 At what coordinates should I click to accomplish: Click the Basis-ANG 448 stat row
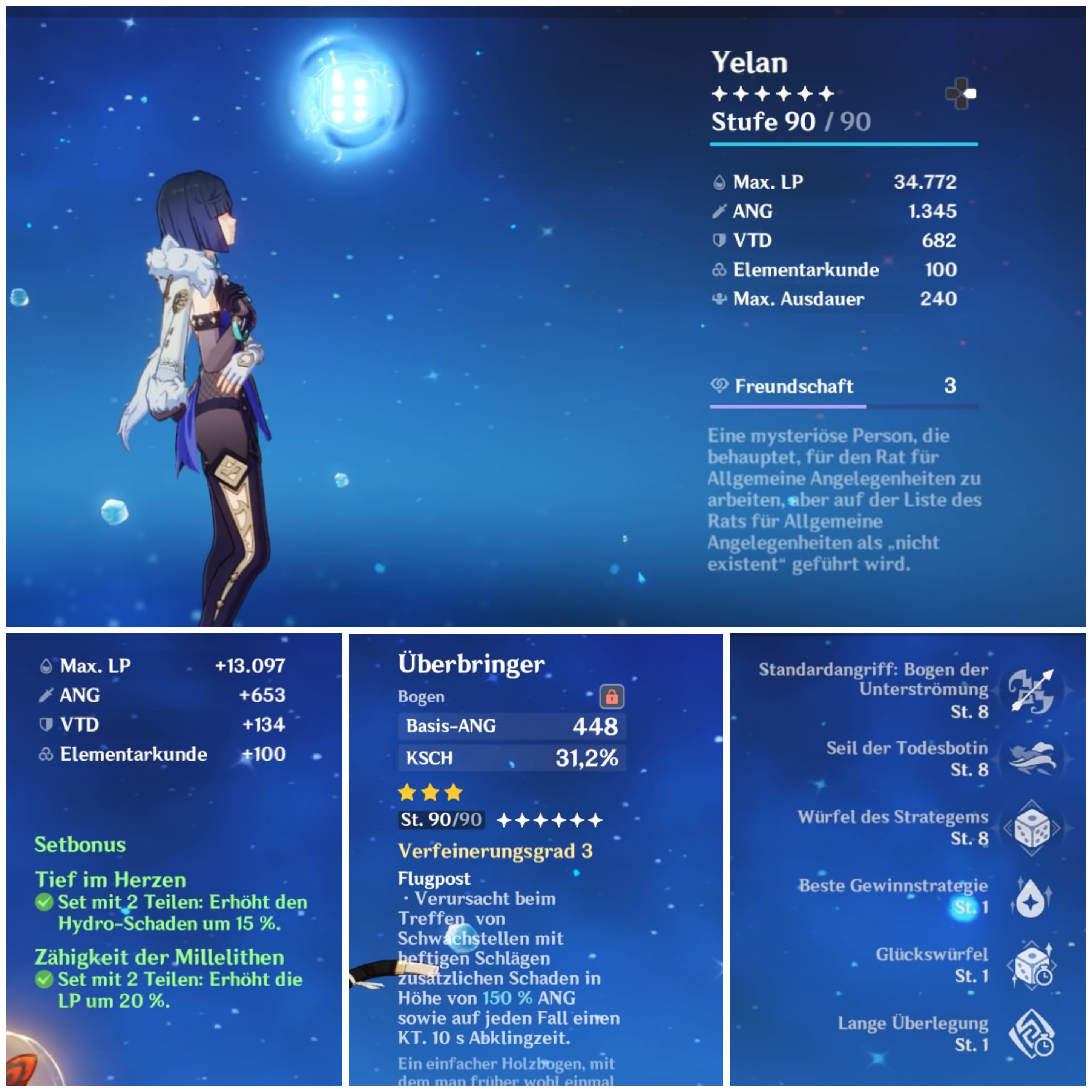(512, 727)
